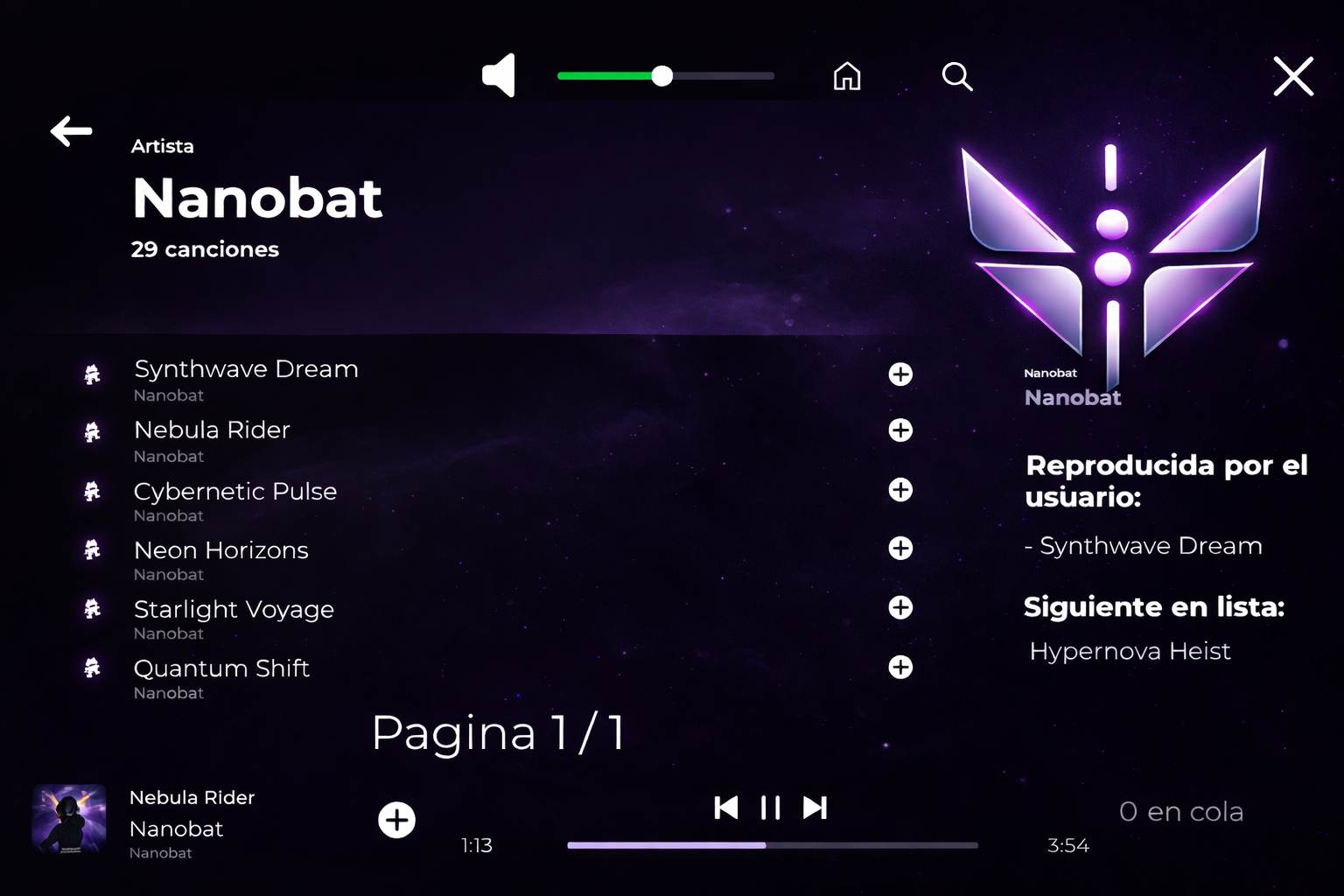Go back with the left arrow

[x=72, y=131]
